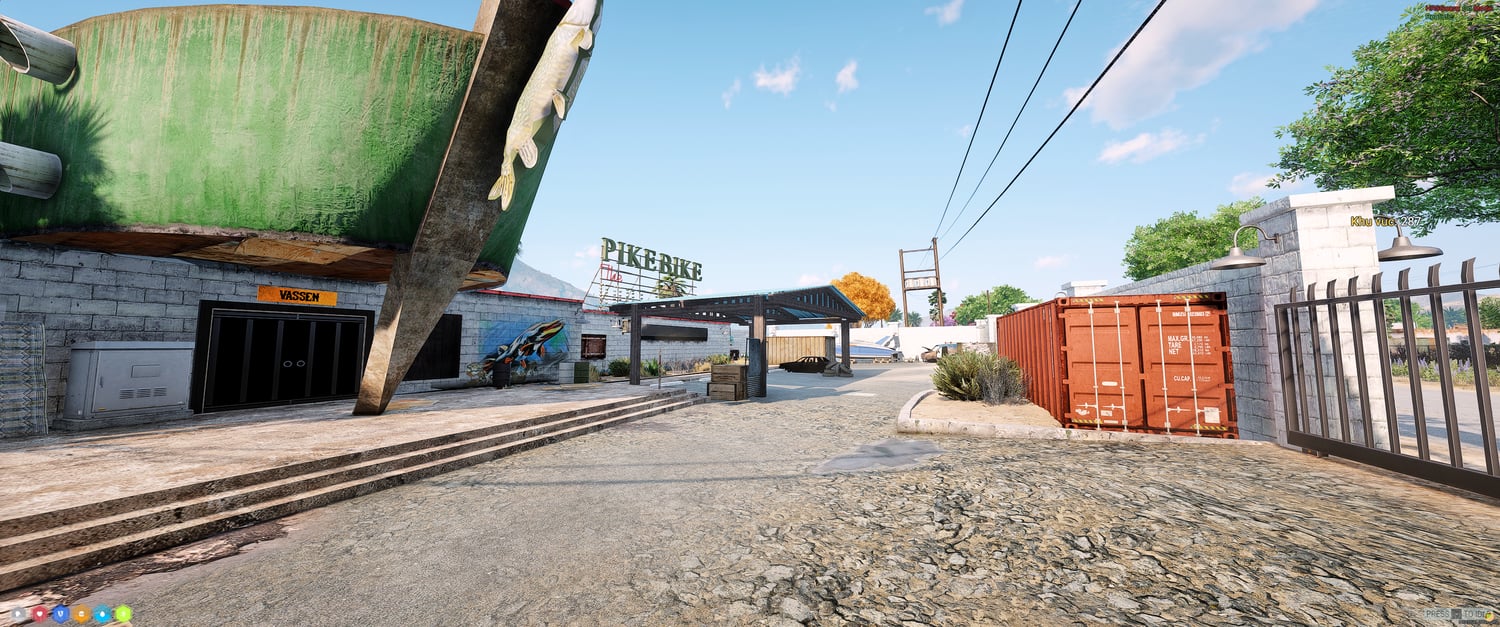Click the lime green hexagon status icon
Image resolution: width=1500 pixels, height=627 pixels.
click(123, 614)
